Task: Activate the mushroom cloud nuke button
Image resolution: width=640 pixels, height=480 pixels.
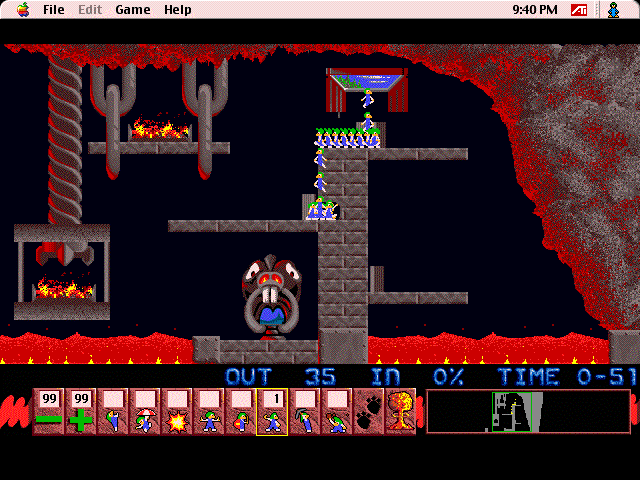Action: coord(400,412)
